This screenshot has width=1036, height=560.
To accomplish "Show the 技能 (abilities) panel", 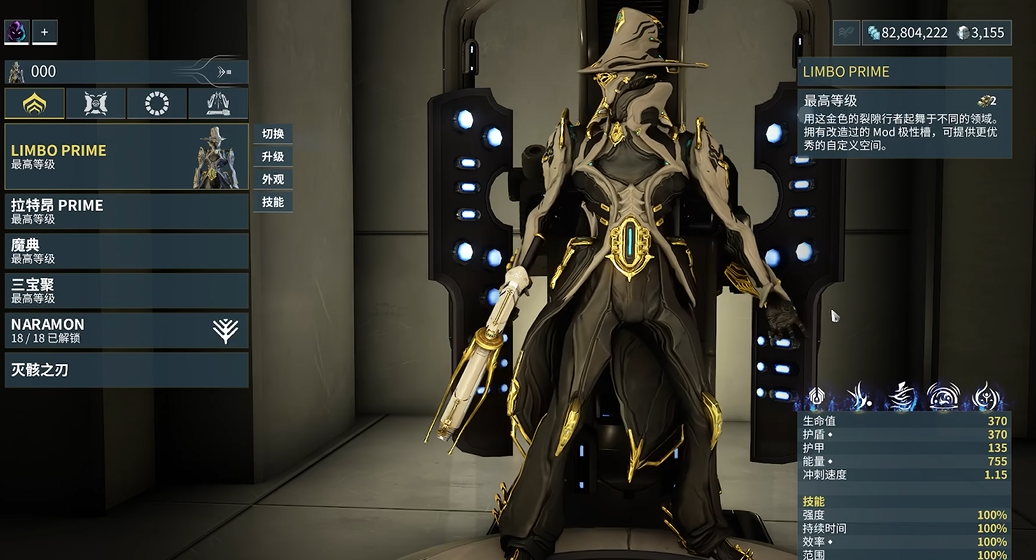I will pos(273,202).
